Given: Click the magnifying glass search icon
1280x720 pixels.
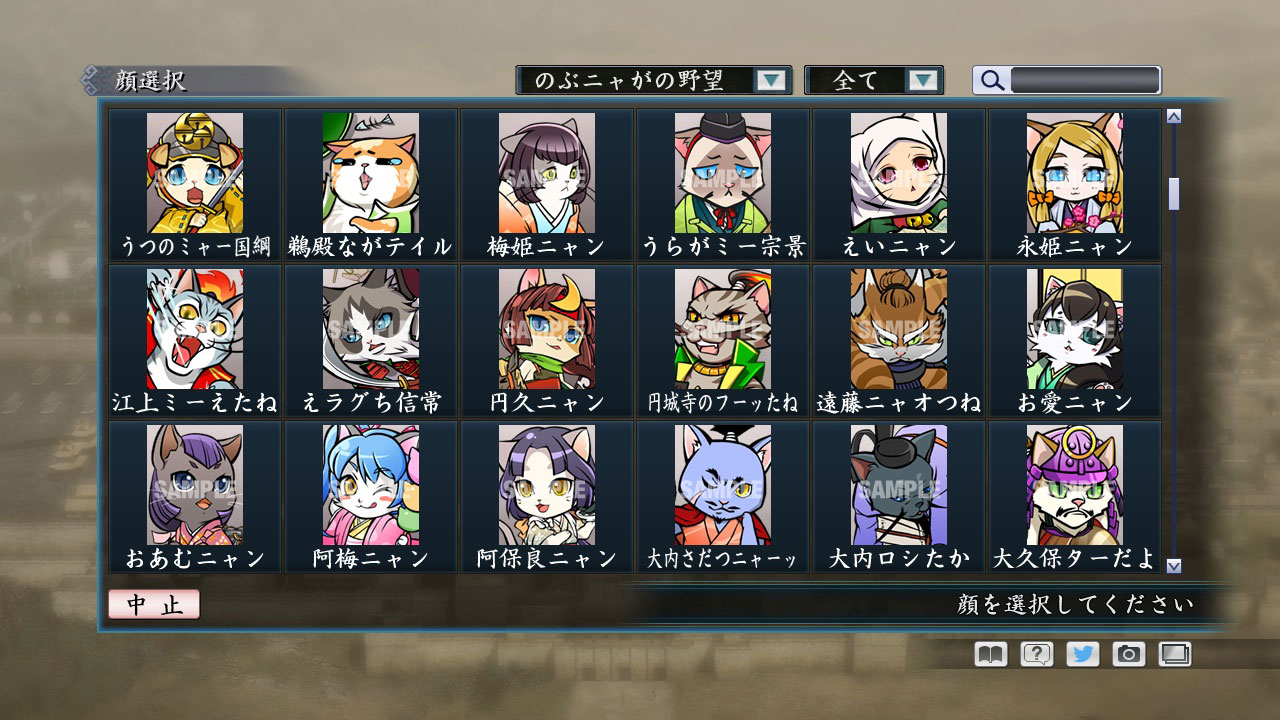Looking at the screenshot, I should coord(991,81).
